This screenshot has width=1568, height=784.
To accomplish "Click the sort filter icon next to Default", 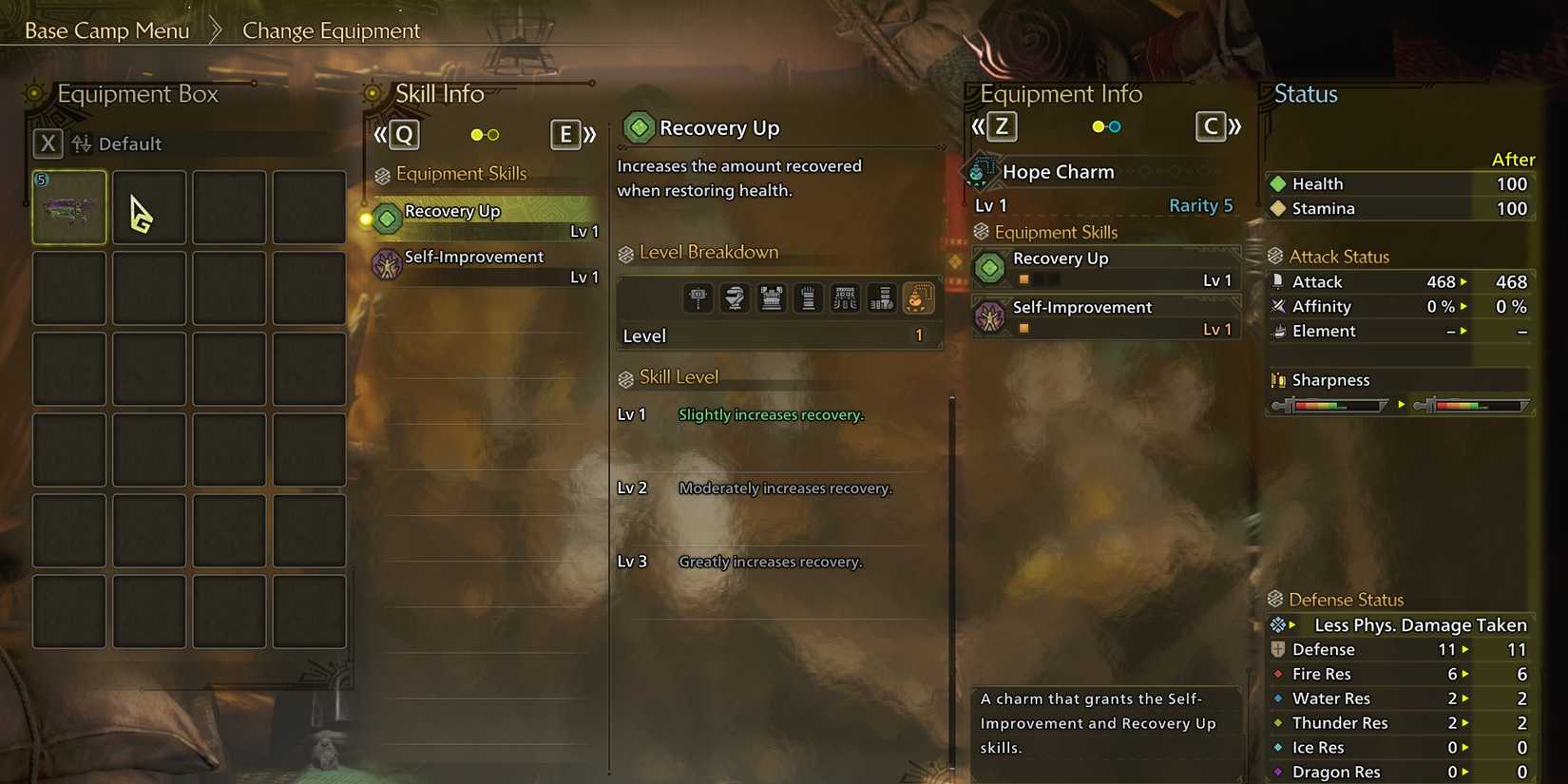I will coord(82,143).
